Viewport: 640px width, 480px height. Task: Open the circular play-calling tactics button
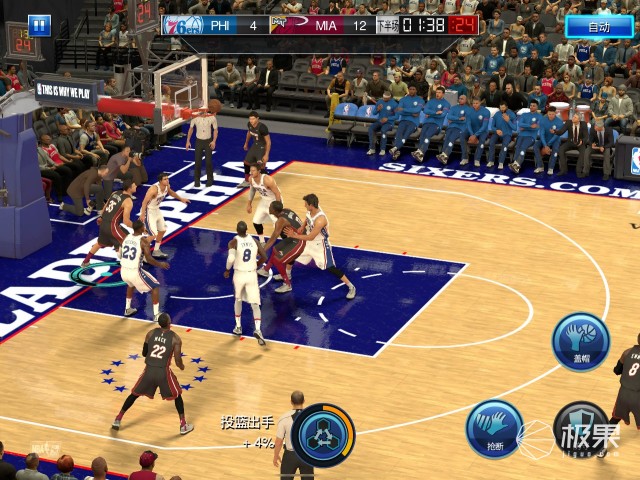pyautogui.click(x=323, y=435)
